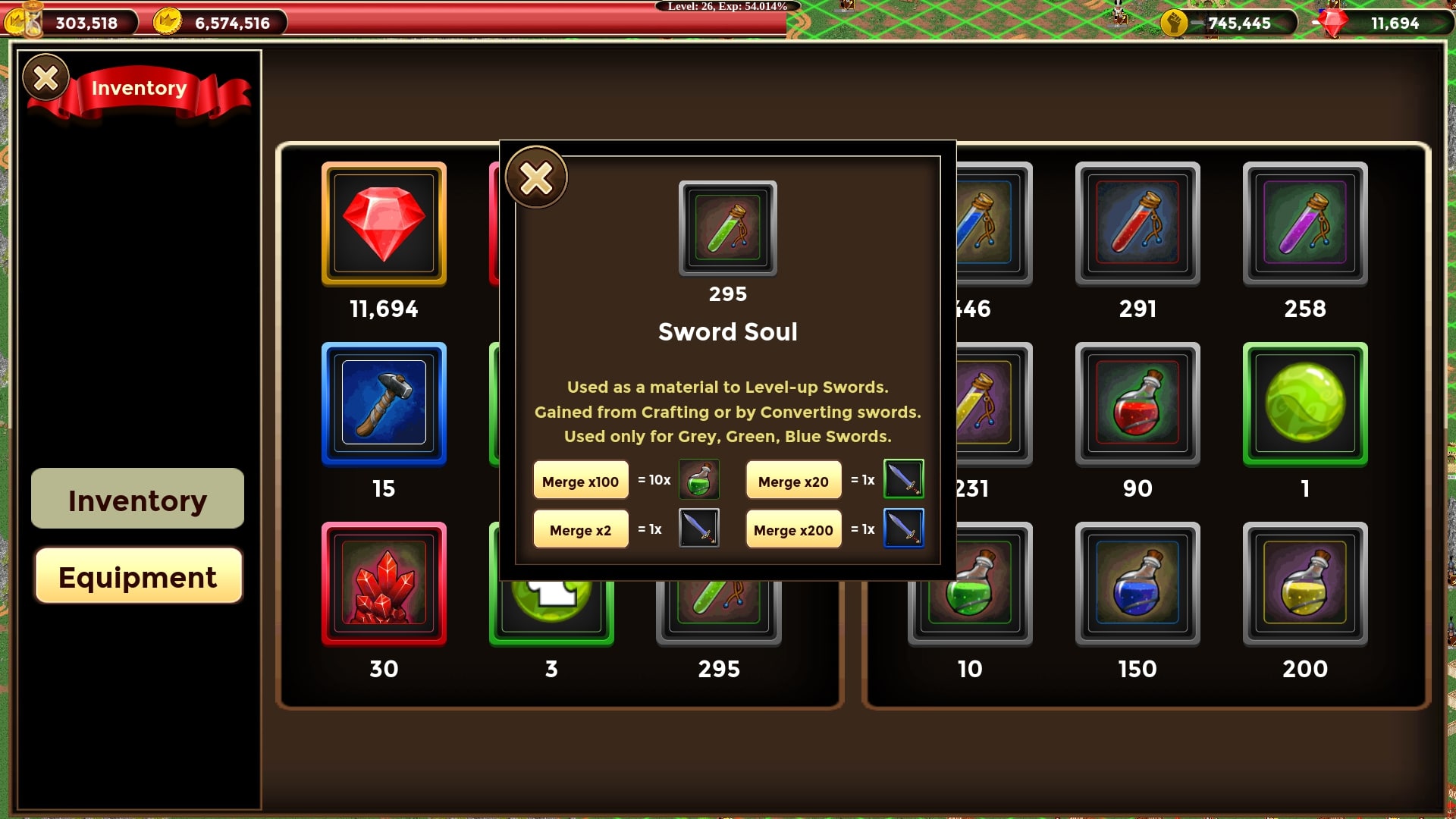The height and width of the screenshot is (819, 1456).
Task: Select the red ruby gem slot
Action: tap(384, 224)
